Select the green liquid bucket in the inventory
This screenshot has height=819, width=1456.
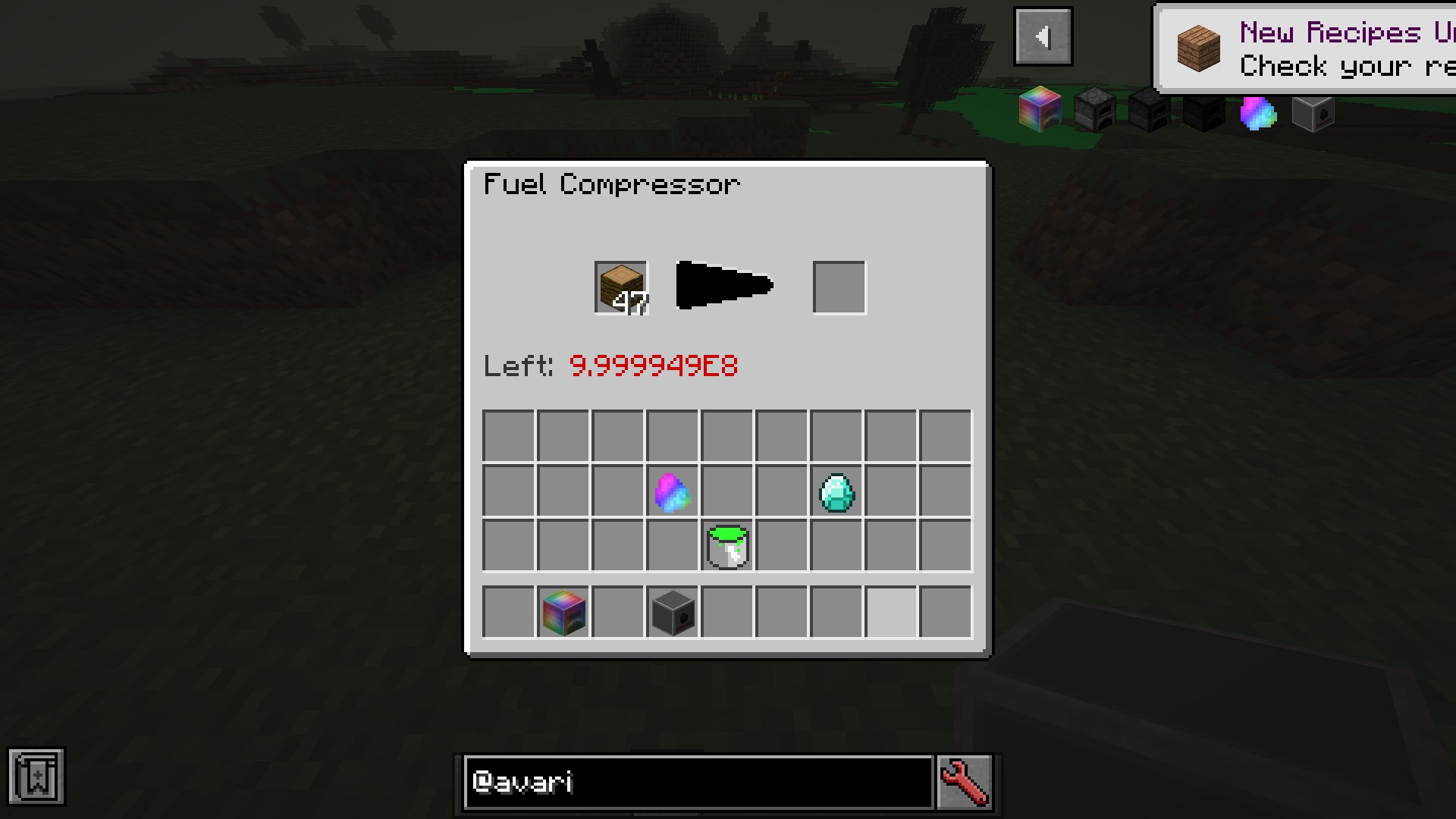click(727, 546)
